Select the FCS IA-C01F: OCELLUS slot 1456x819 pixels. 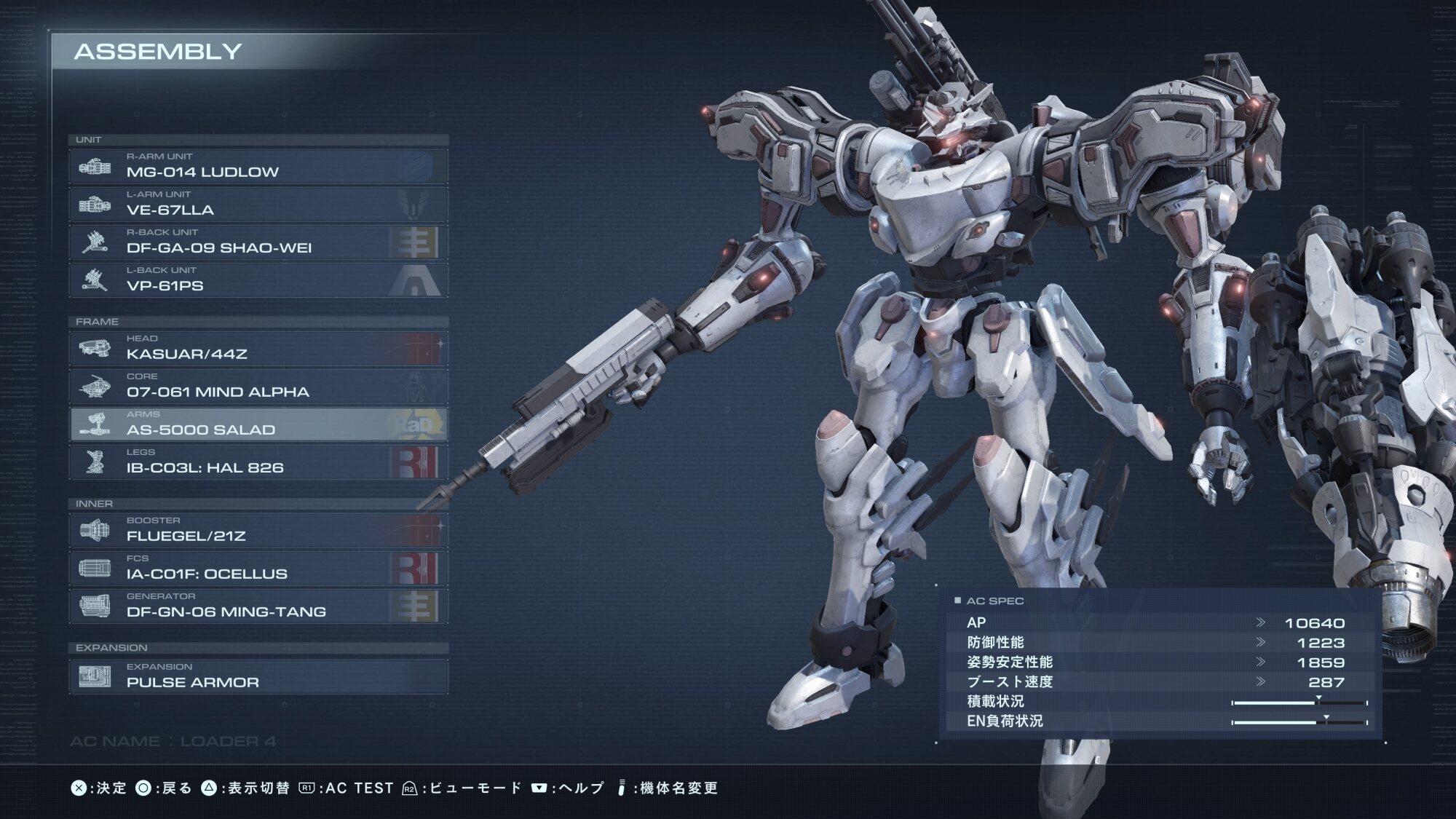pyautogui.click(x=258, y=569)
